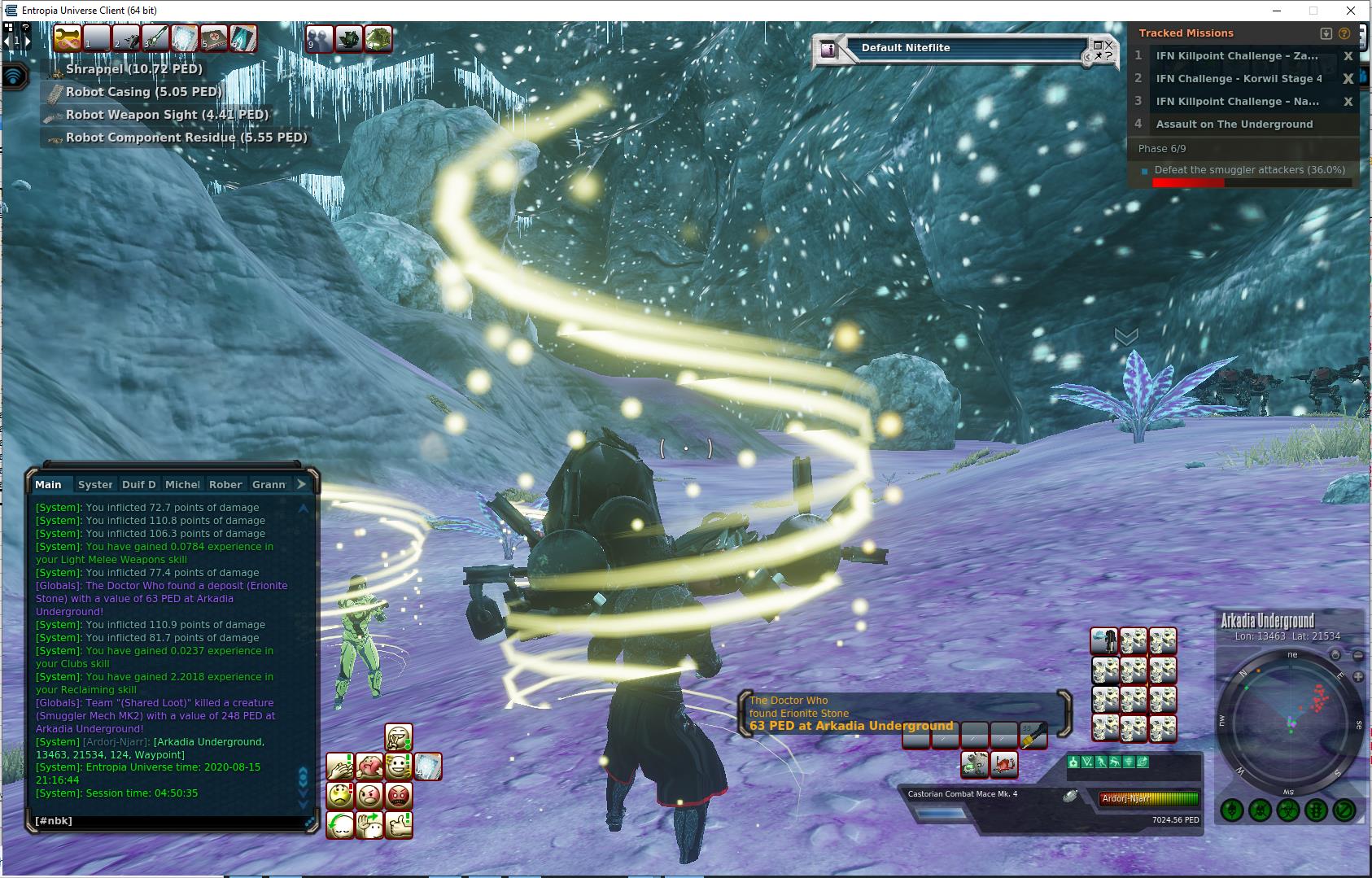Screen dimensions: 1372x878
Task: Click the biohazard status button under radar
Action: 1287,810
